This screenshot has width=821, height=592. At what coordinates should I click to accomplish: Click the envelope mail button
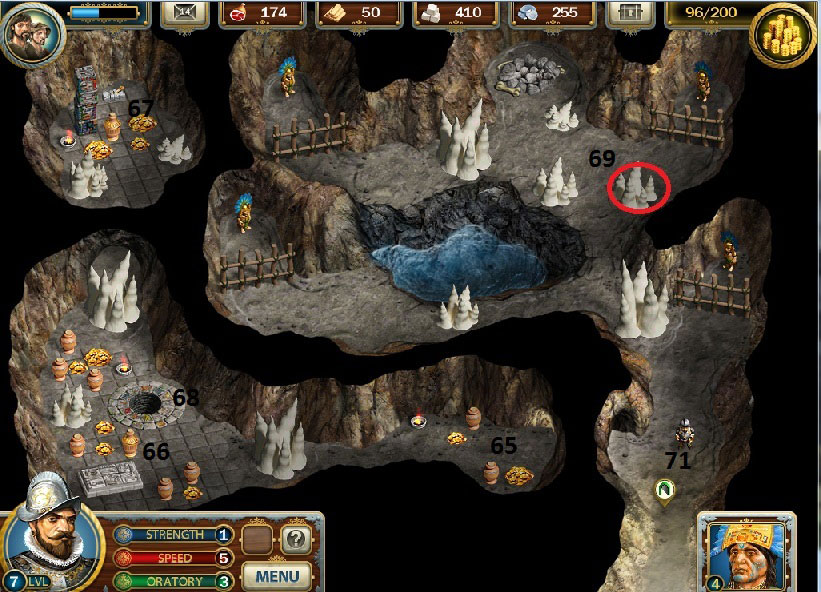click(x=187, y=13)
